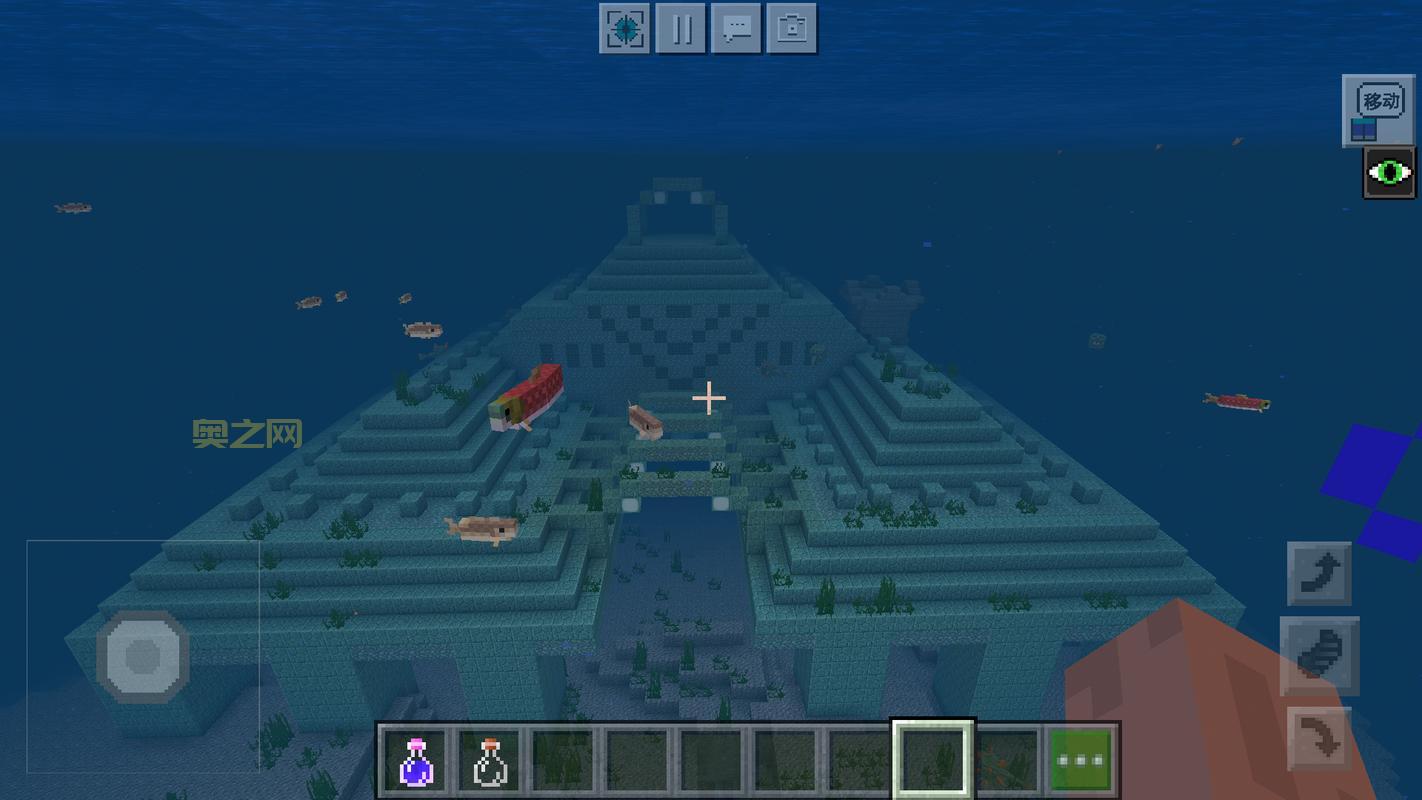The width and height of the screenshot is (1422, 800).
Task: Toggle the green eye icon
Action: (x=1389, y=173)
